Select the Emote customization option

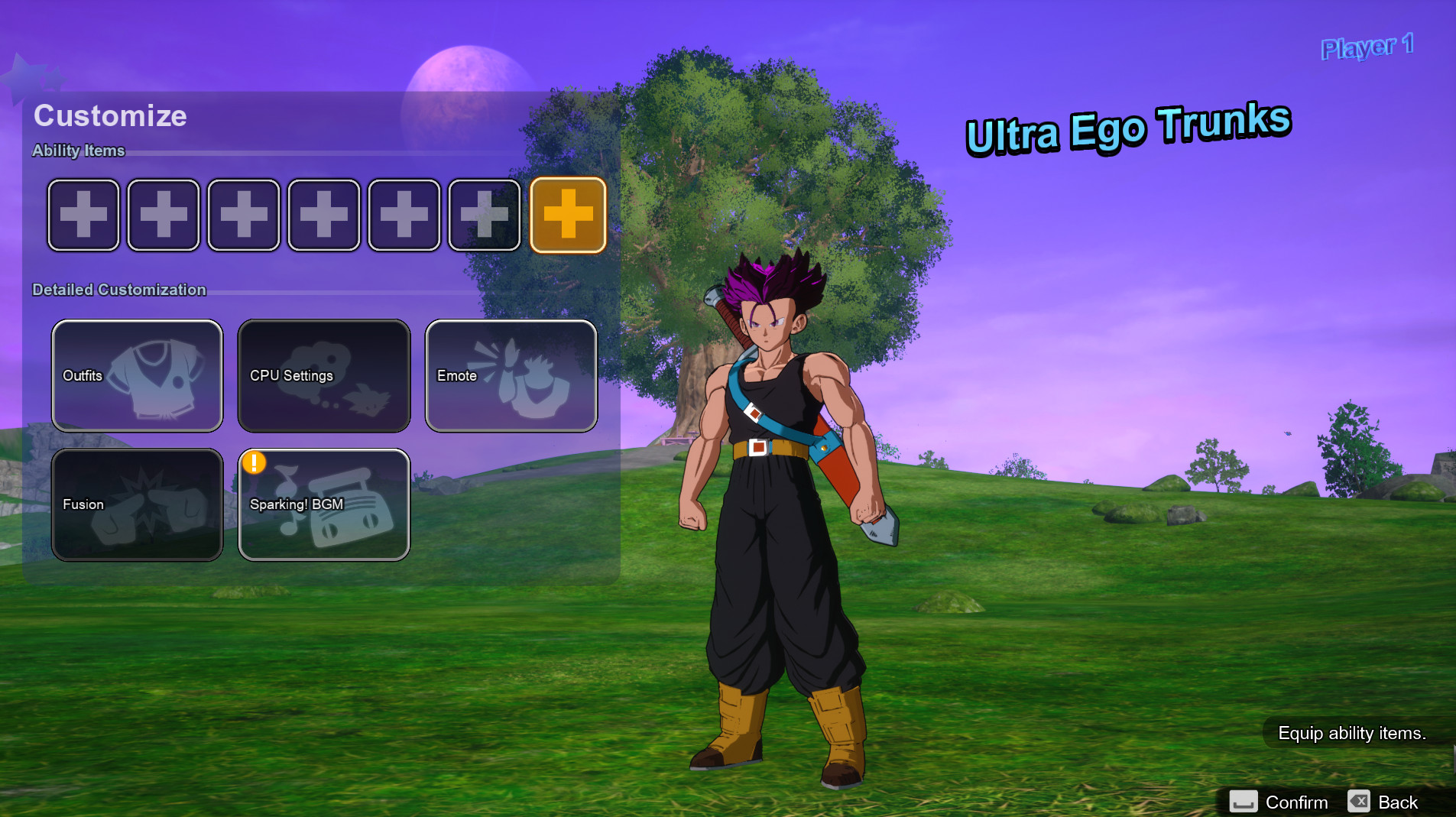[x=511, y=375]
